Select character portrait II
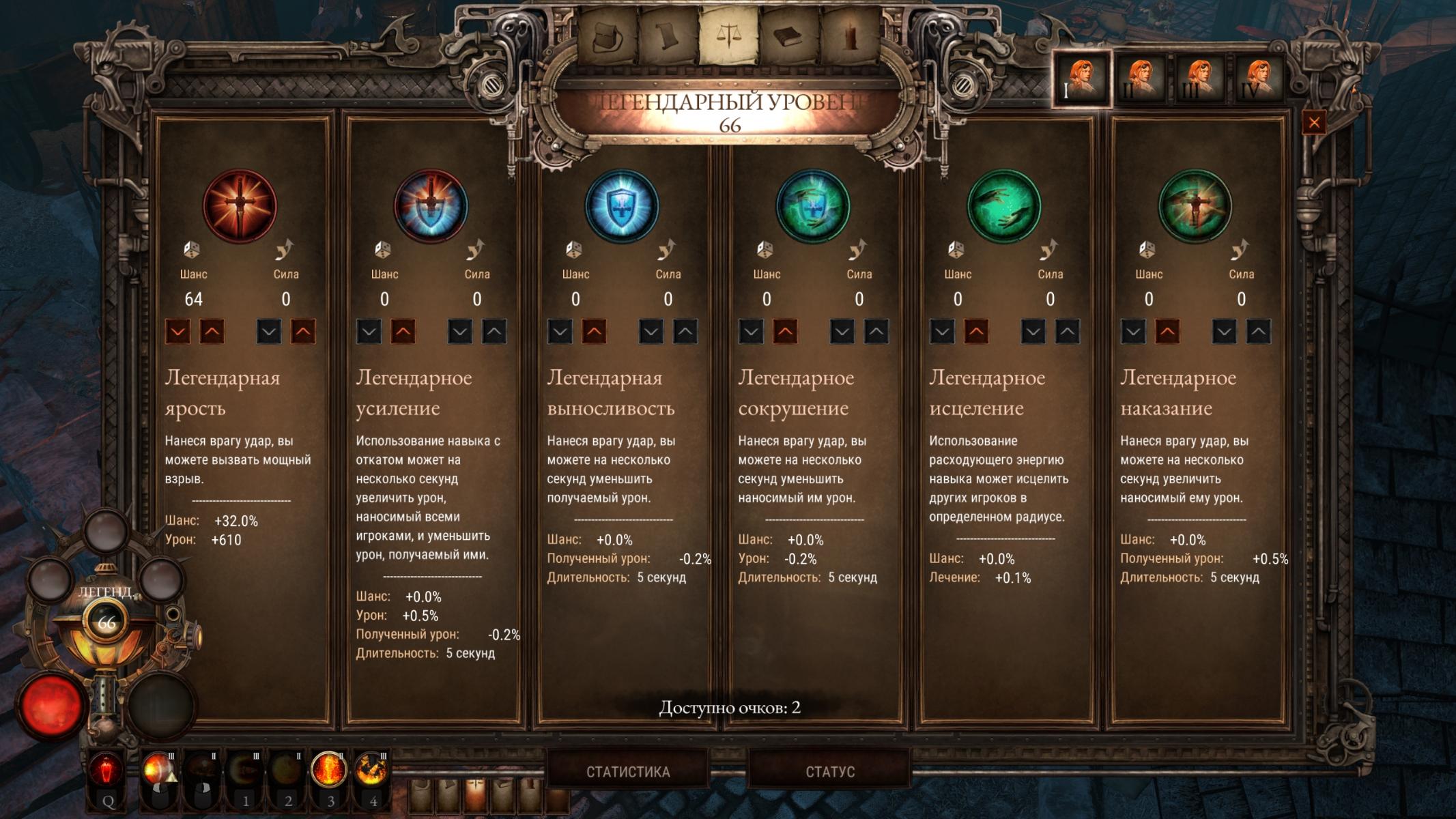 1140,79
